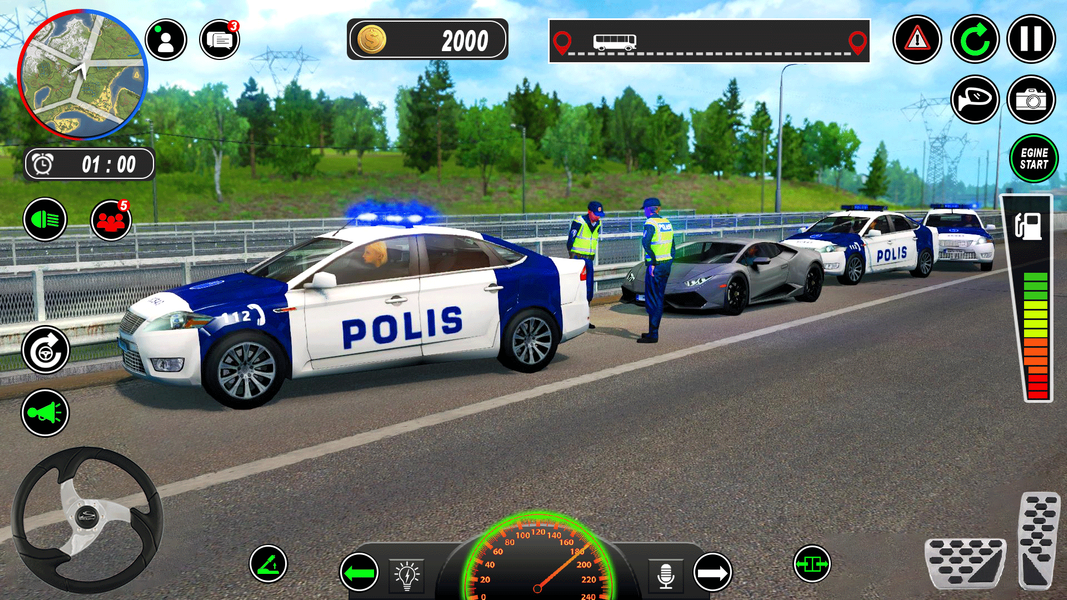Image resolution: width=1067 pixels, height=600 pixels.
Task: Open chat messages with 3 notifications
Action: tap(220, 40)
